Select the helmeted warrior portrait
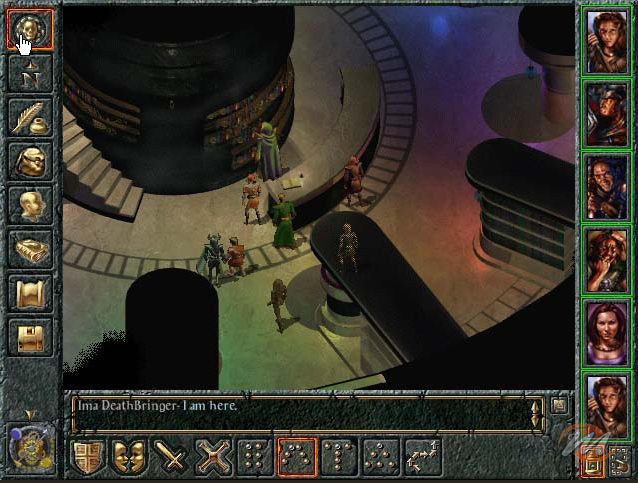 point(606,113)
